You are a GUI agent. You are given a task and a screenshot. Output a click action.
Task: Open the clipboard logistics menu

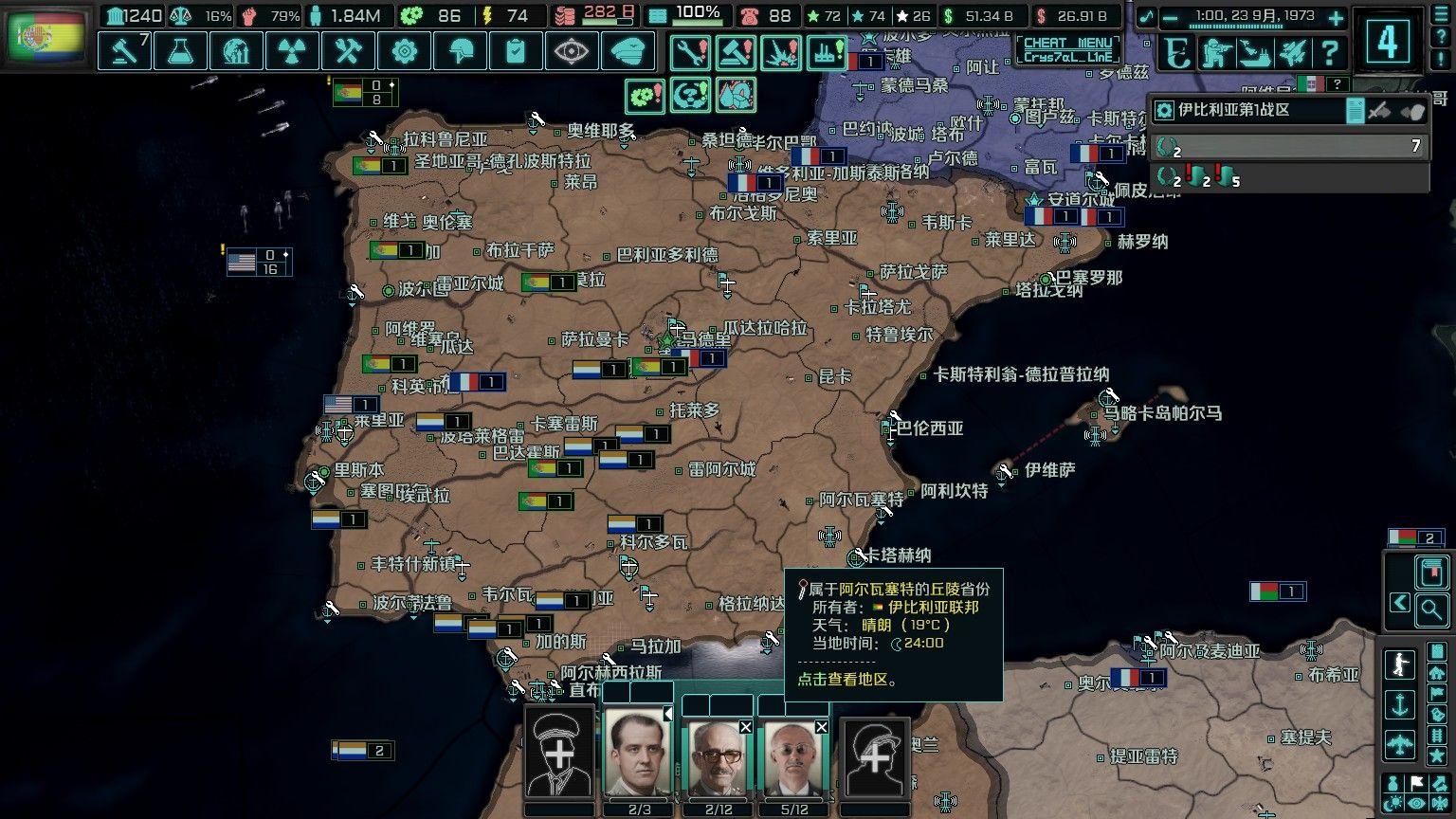516,50
